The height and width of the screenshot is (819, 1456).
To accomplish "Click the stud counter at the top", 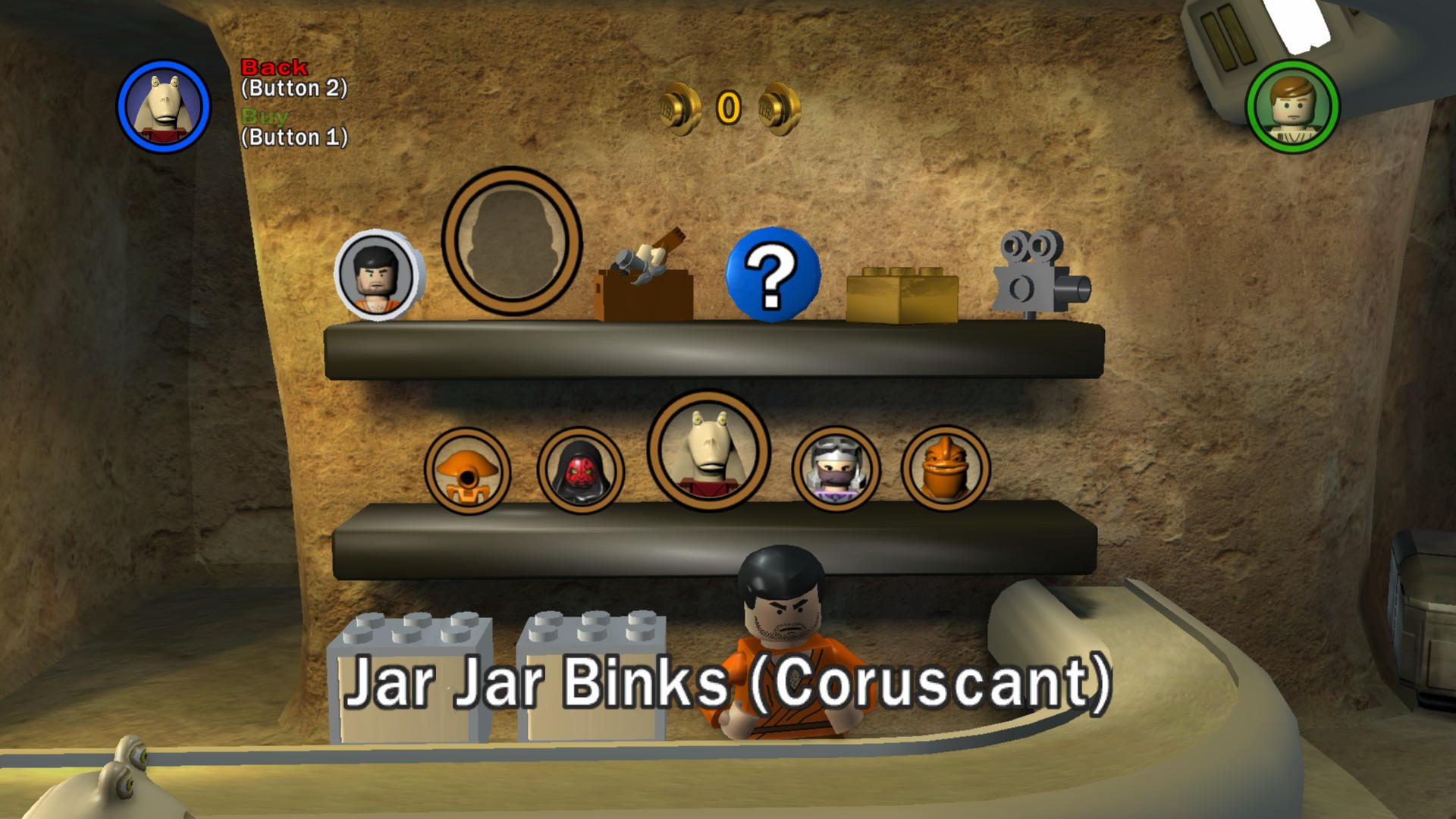I will [727, 106].
